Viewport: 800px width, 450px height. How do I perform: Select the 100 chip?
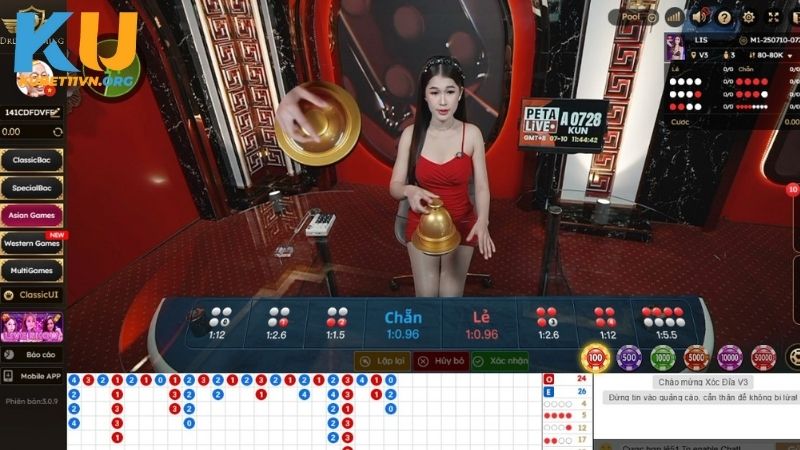[597, 357]
